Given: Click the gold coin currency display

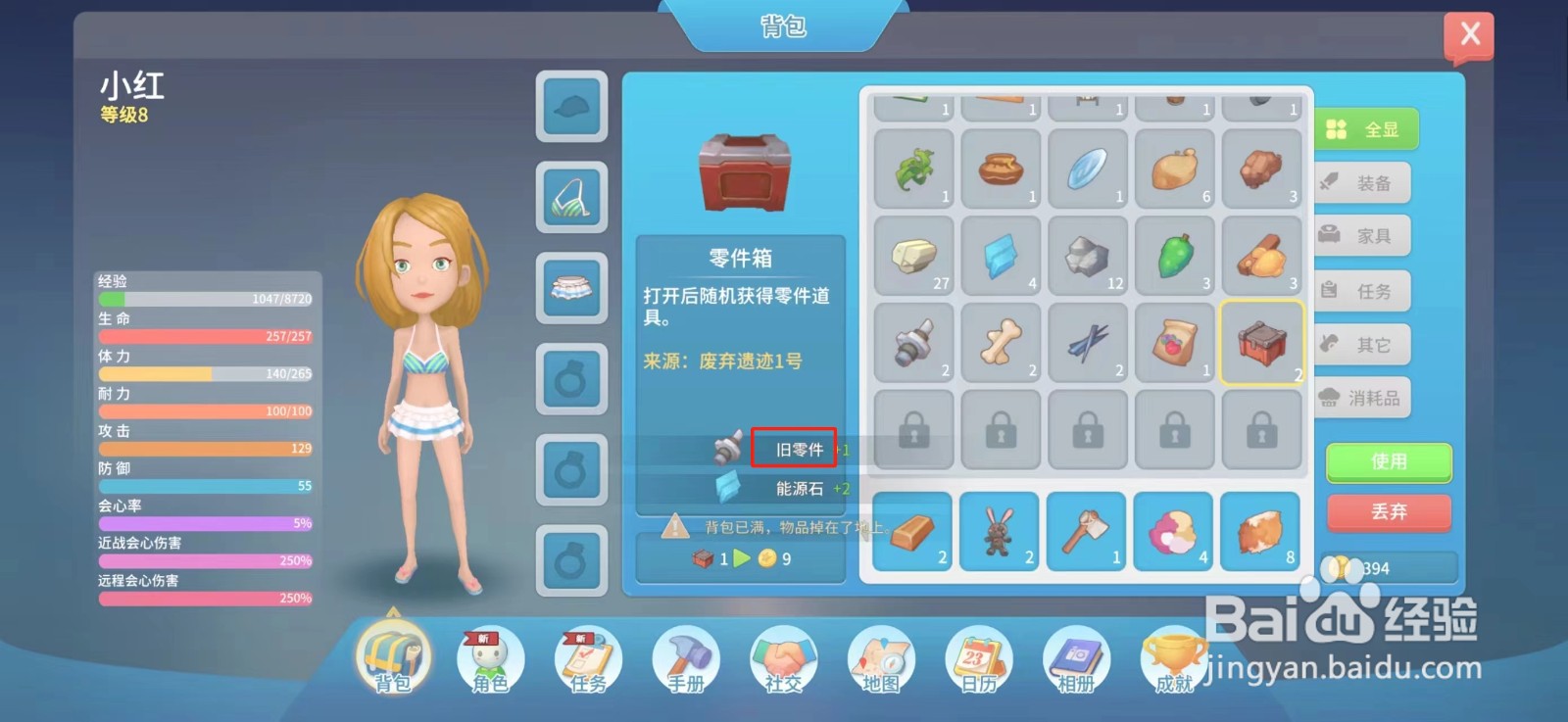Looking at the screenshot, I should [1389, 566].
